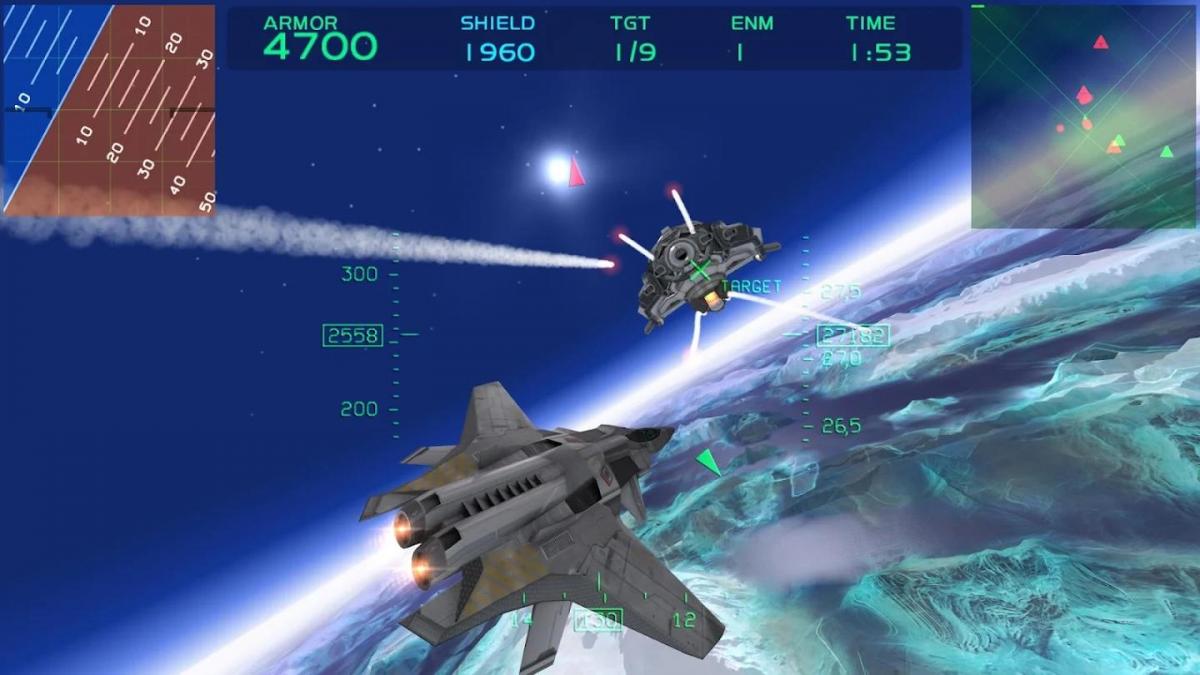Image resolution: width=1200 pixels, height=675 pixels.
Task: Click the green direction arrow marker
Action: coord(709,461)
